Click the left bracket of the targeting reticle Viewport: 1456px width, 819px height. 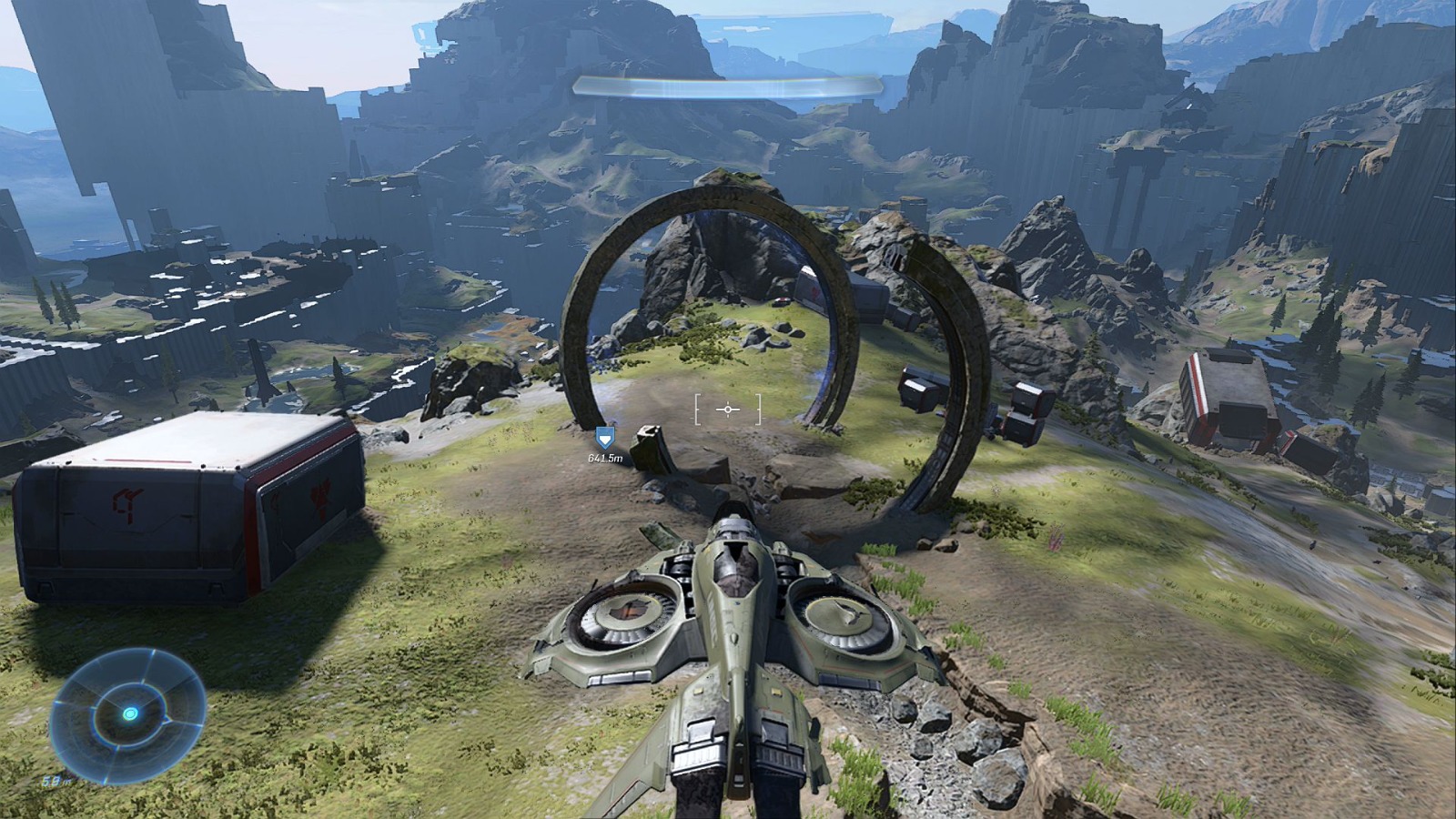pos(696,410)
